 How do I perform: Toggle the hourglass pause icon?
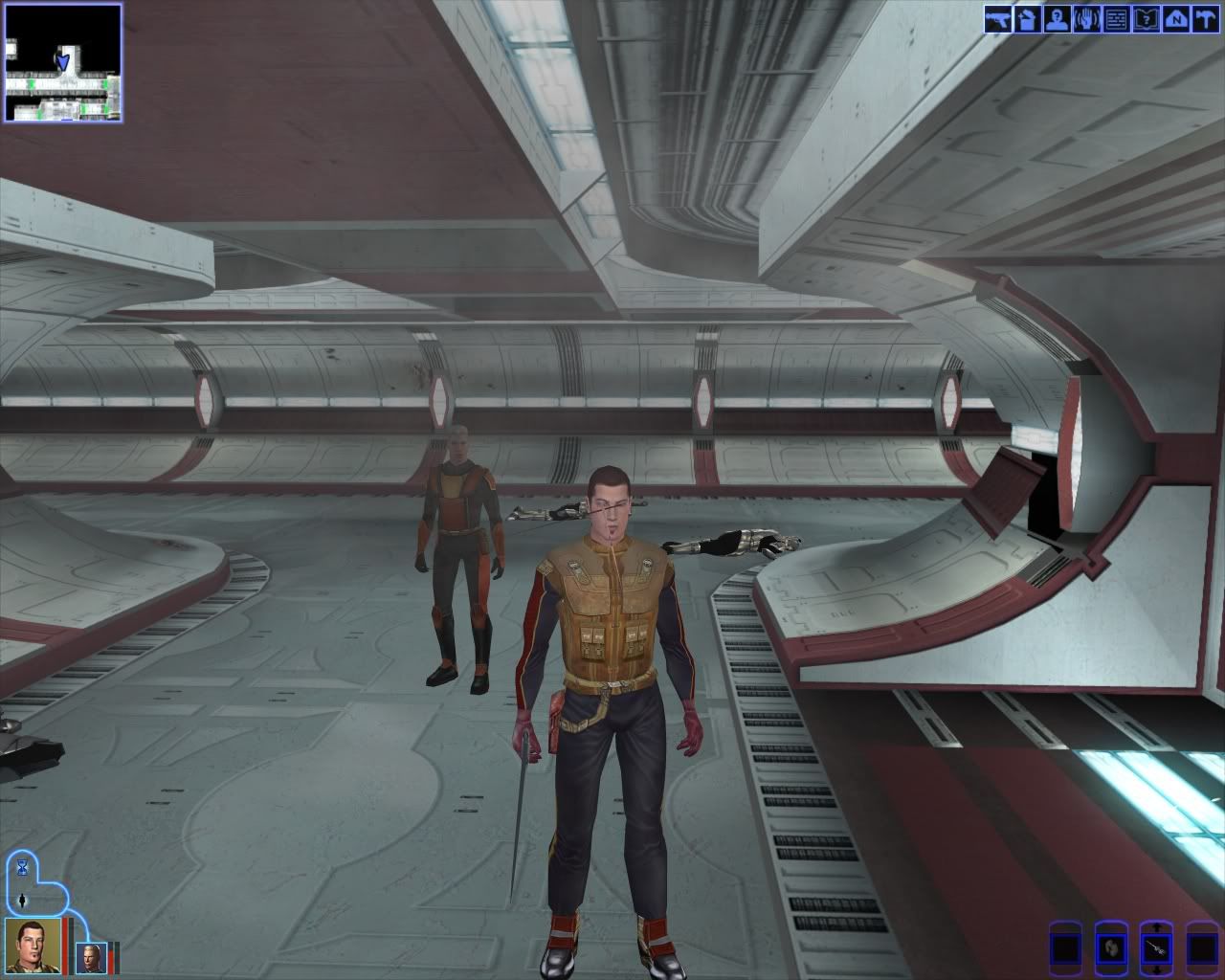tap(23, 867)
